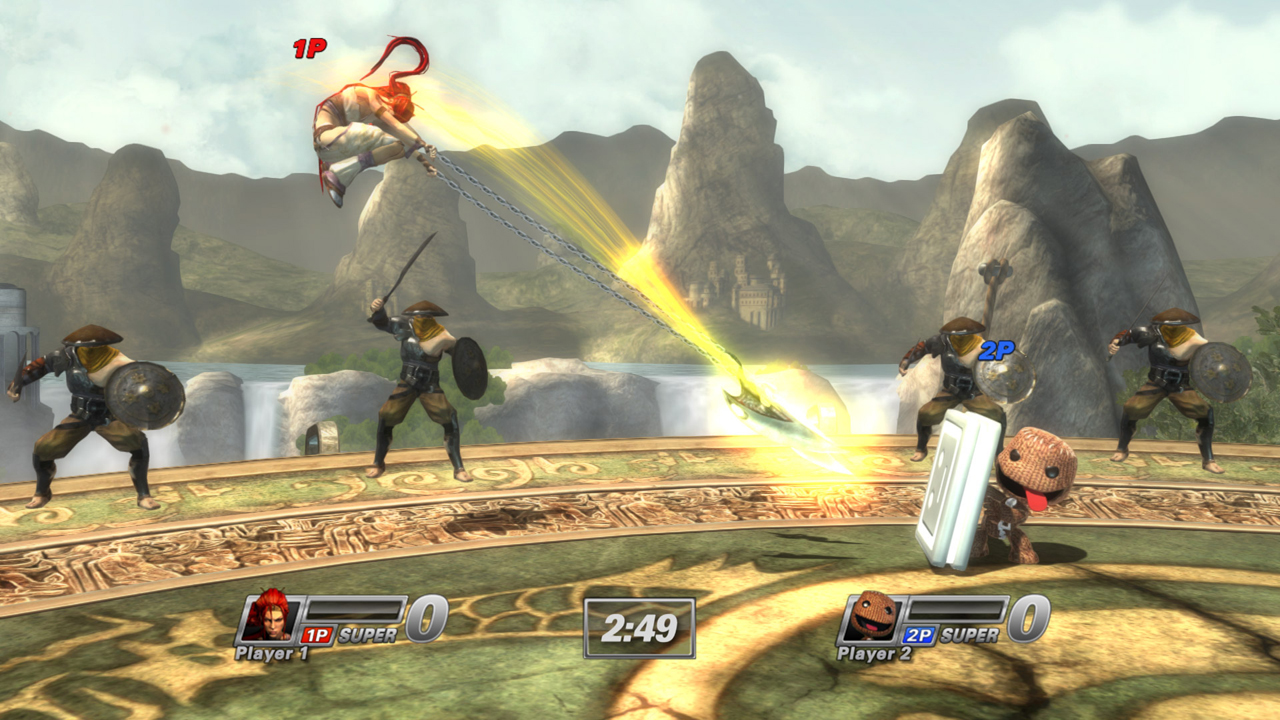1280x720 pixels.
Task: Select Player 2's Sackboy portrait
Action: (873, 616)
